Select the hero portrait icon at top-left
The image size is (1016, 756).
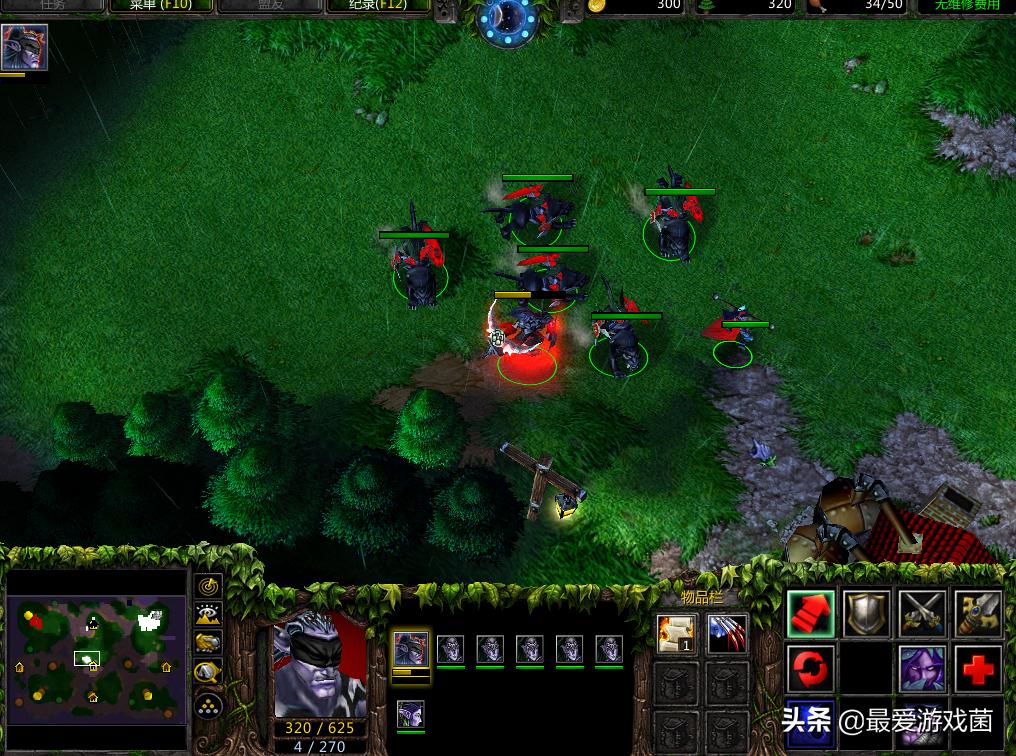[24, 47]
